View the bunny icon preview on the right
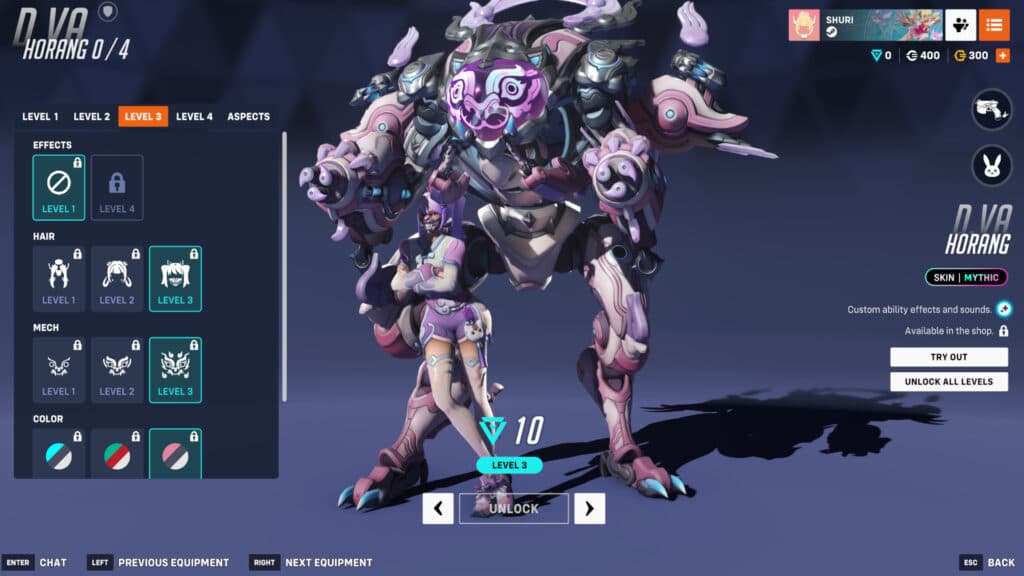This screenshot has width=1024, height=576. [992, 166]
